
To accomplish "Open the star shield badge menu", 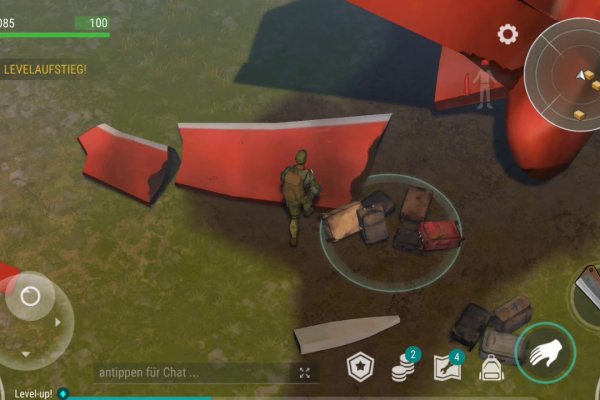I will point(360,368).
